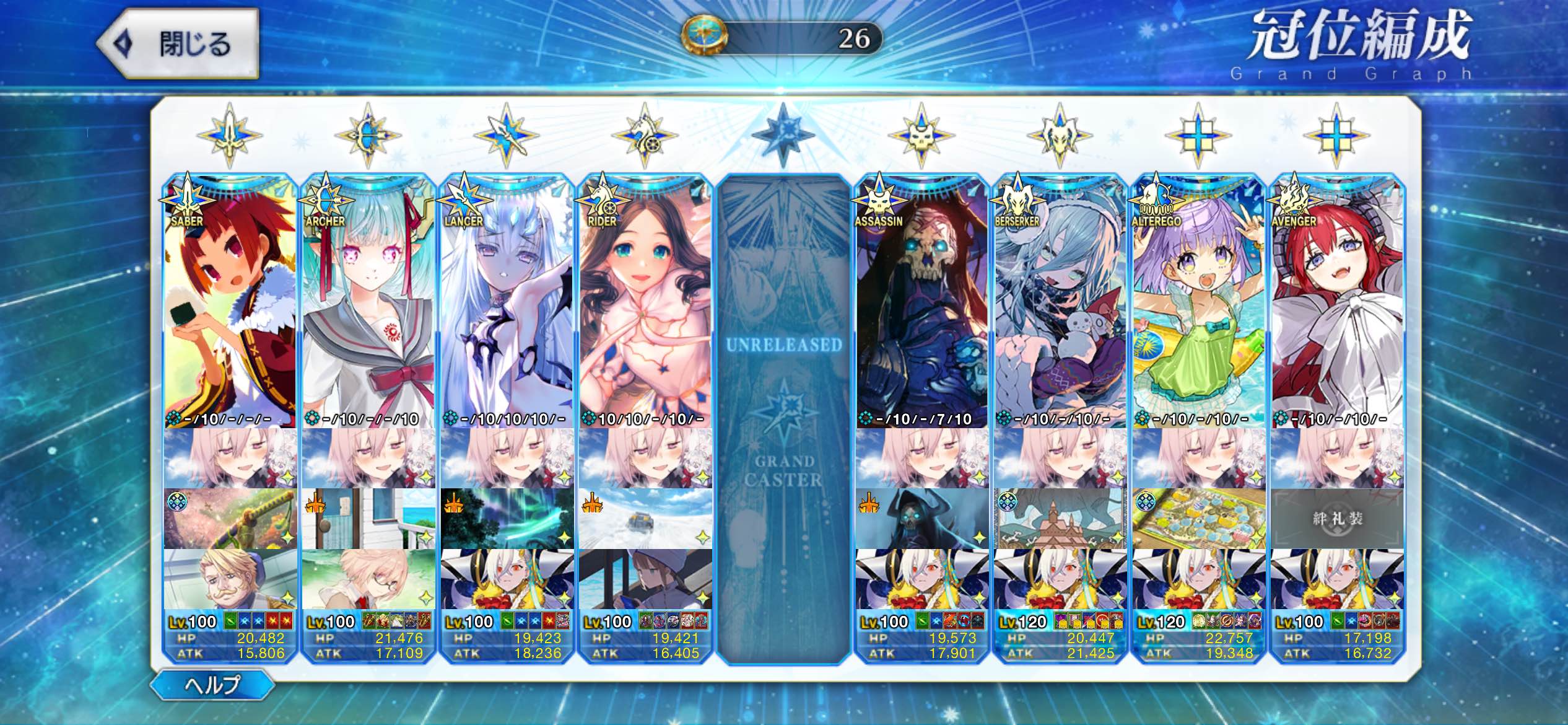Image resolution: width=1568 pixels, height=725 pixels.
Task: Tap the Assassin skull class emblem
Action: pyautogui.click(x=921, y=135)
